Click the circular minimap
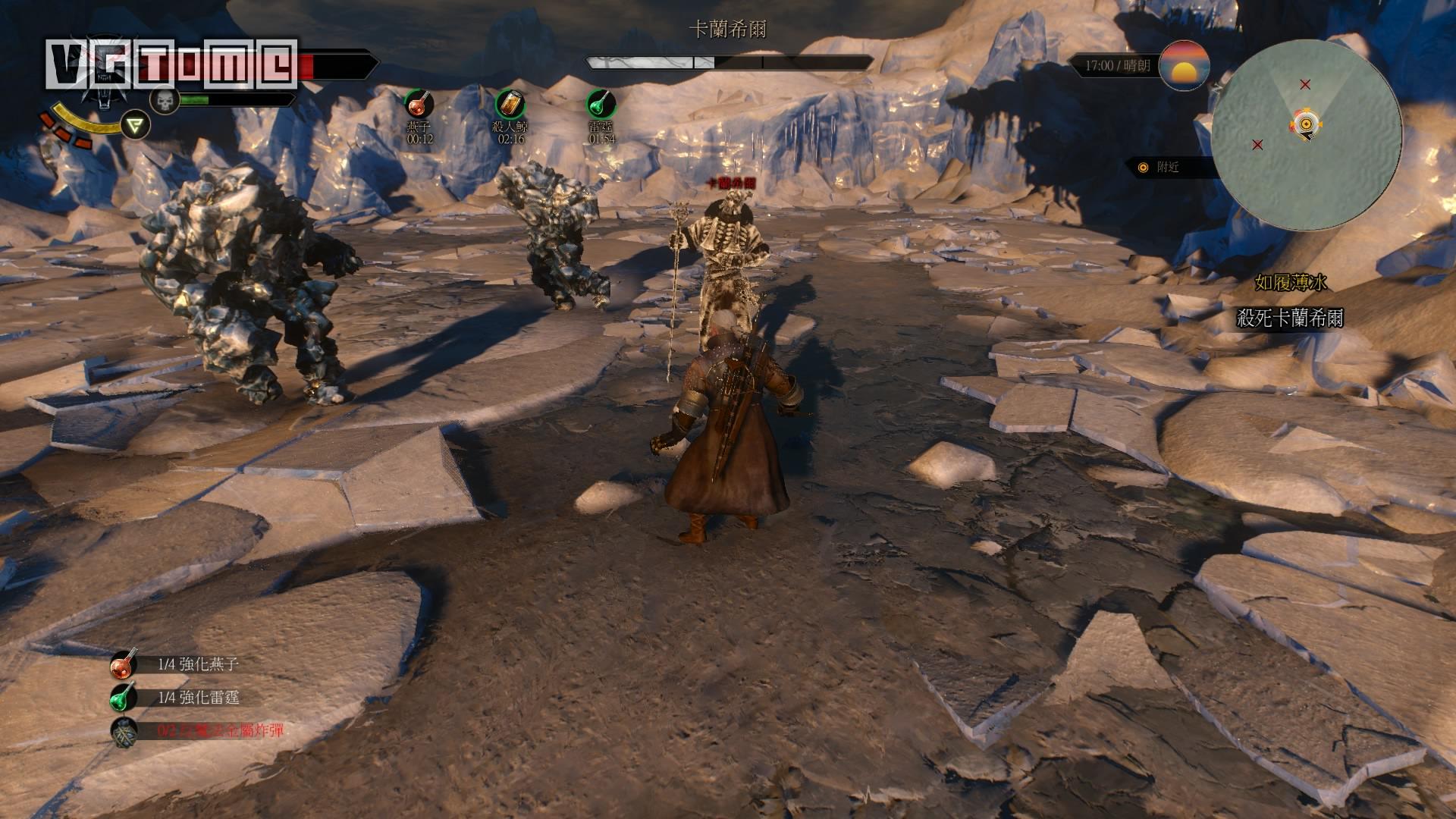The image size is (1456, 819). tap(1306, 136)
